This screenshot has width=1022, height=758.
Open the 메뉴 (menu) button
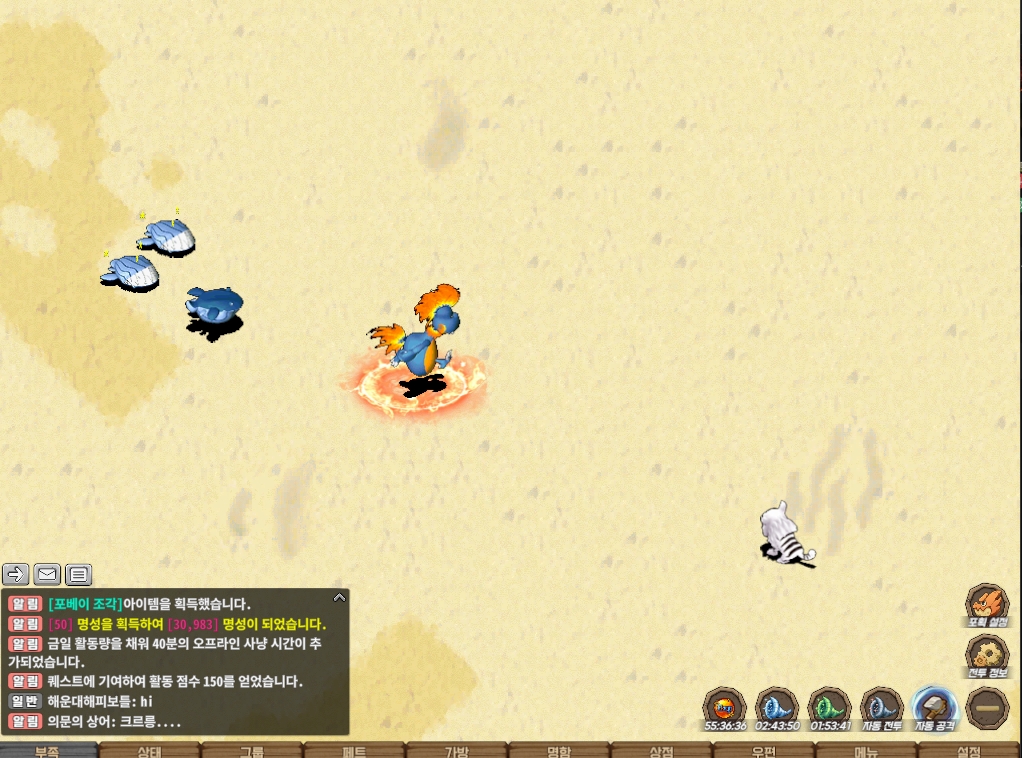(x=866, y=750)
